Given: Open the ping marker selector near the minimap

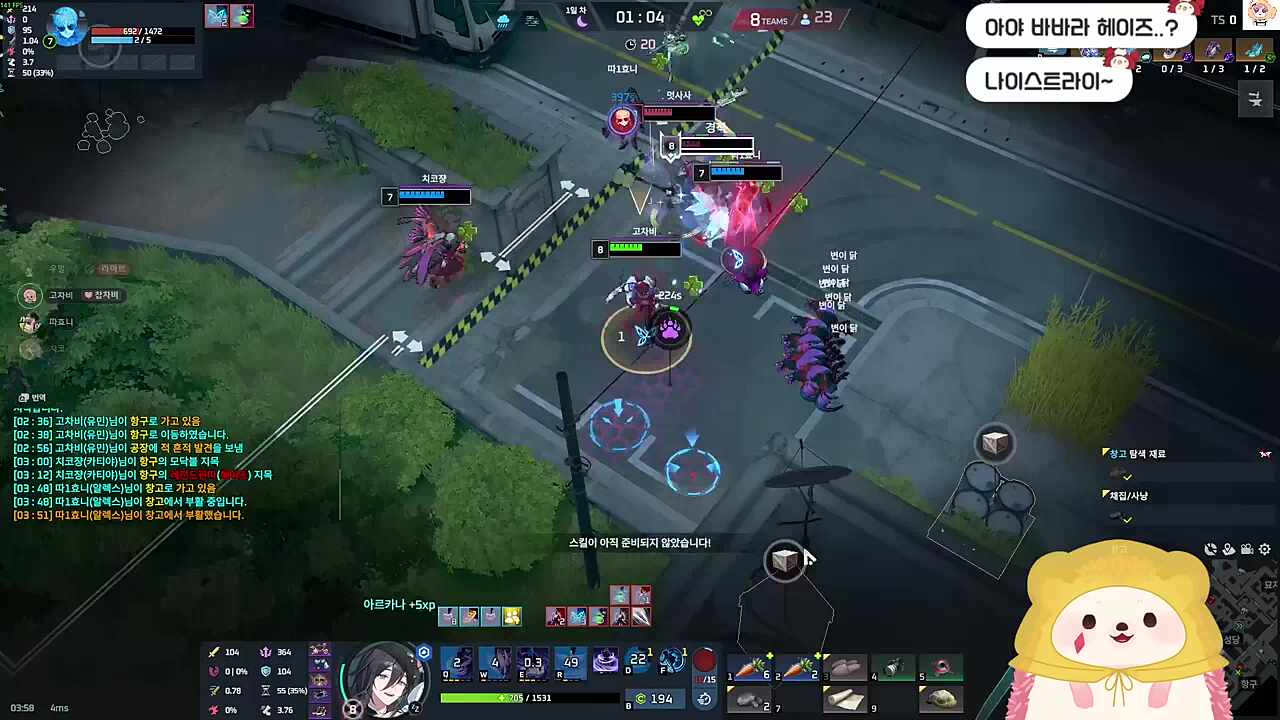Looking at the screenshot, I should click(x=1227, y=549).
